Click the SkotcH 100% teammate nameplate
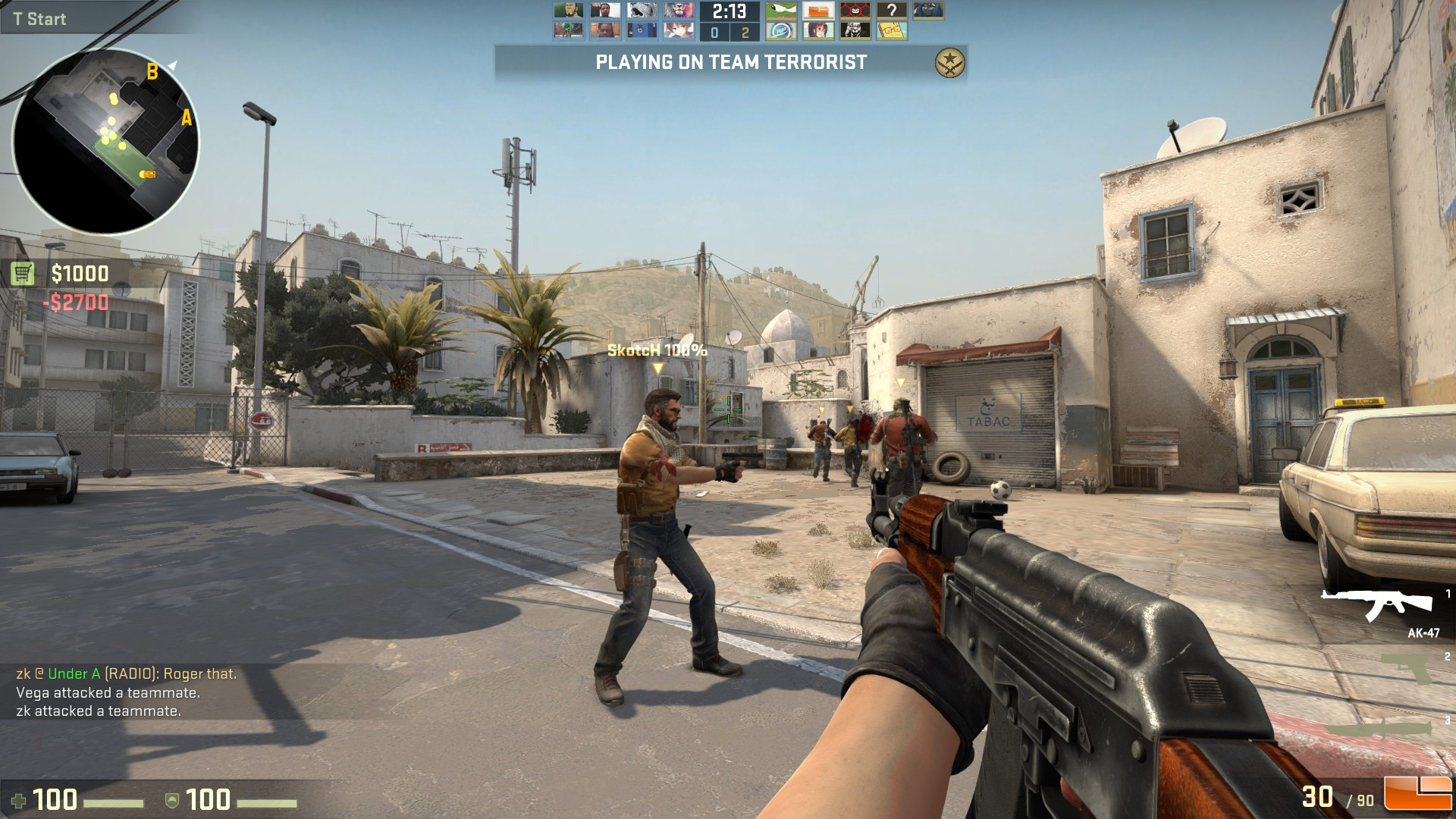 657,351
